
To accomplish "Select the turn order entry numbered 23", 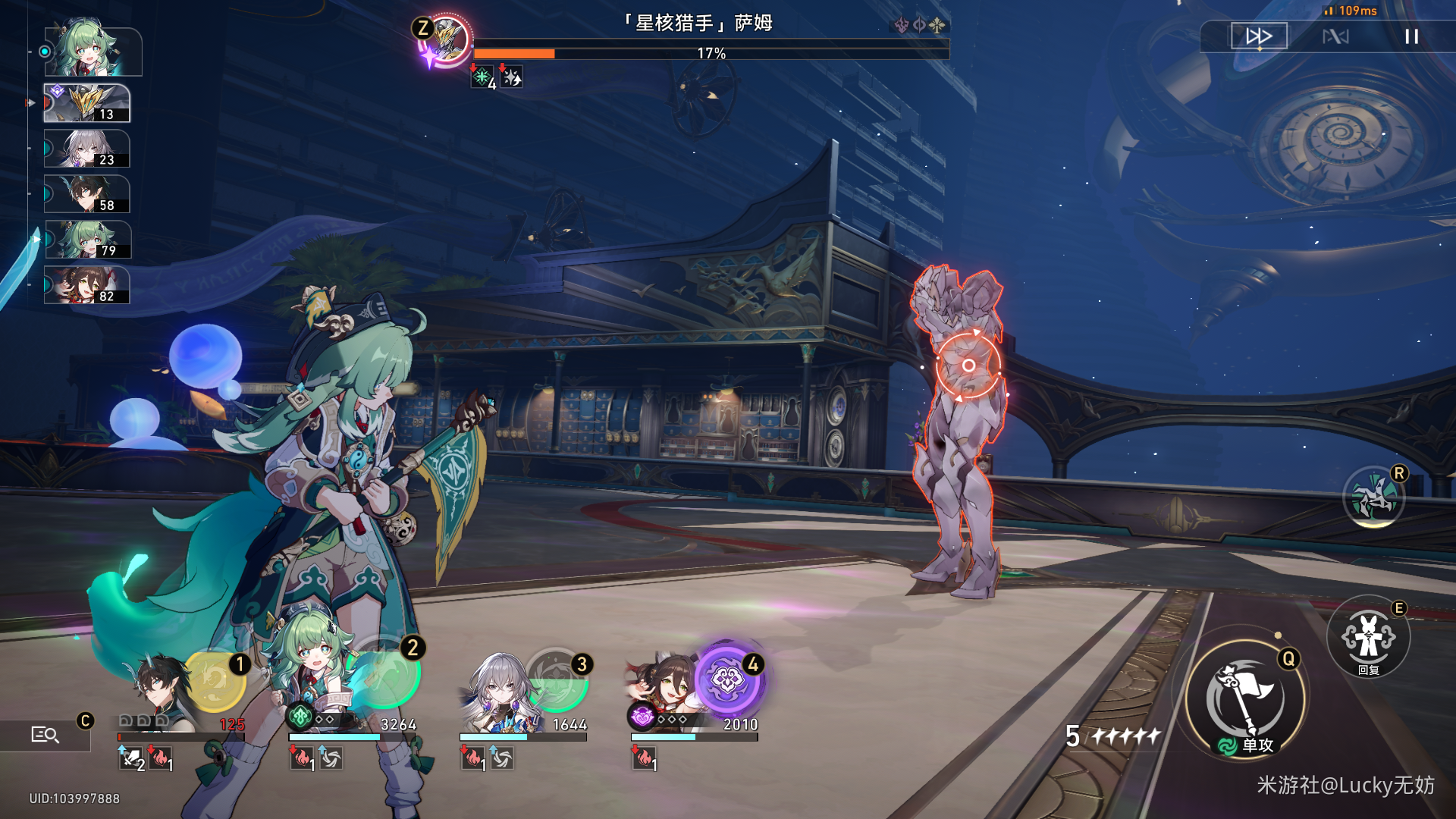I will pyautogui.click(x=87, y=149).
